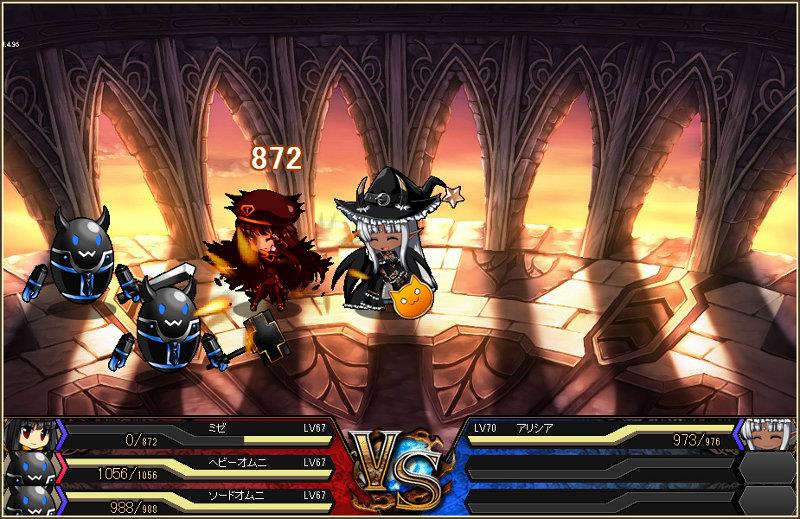Click アリシア's white-haired portrait
This screenshot has height=519, width=800.
pyautogui.click(x=771, y=436)
